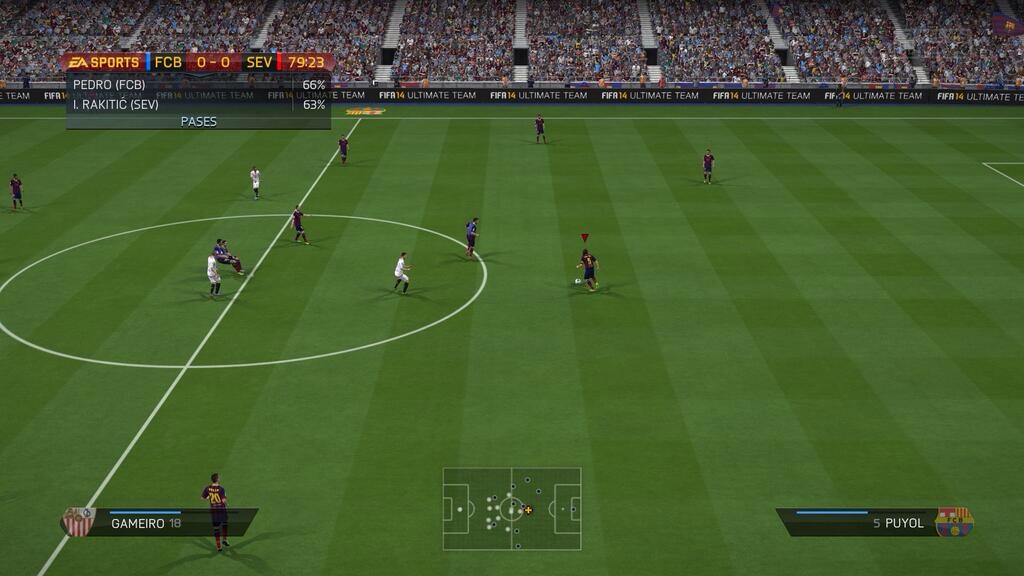
Task: Select the Gameiro 18 player panel
Action: click(x=160, y=522)
